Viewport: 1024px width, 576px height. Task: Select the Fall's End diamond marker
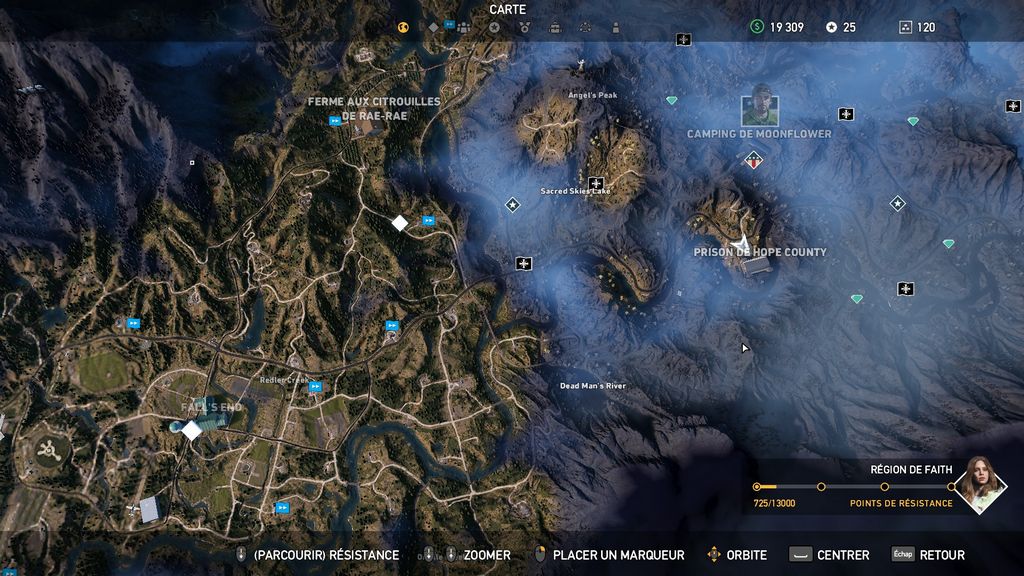tap(191, 429)
